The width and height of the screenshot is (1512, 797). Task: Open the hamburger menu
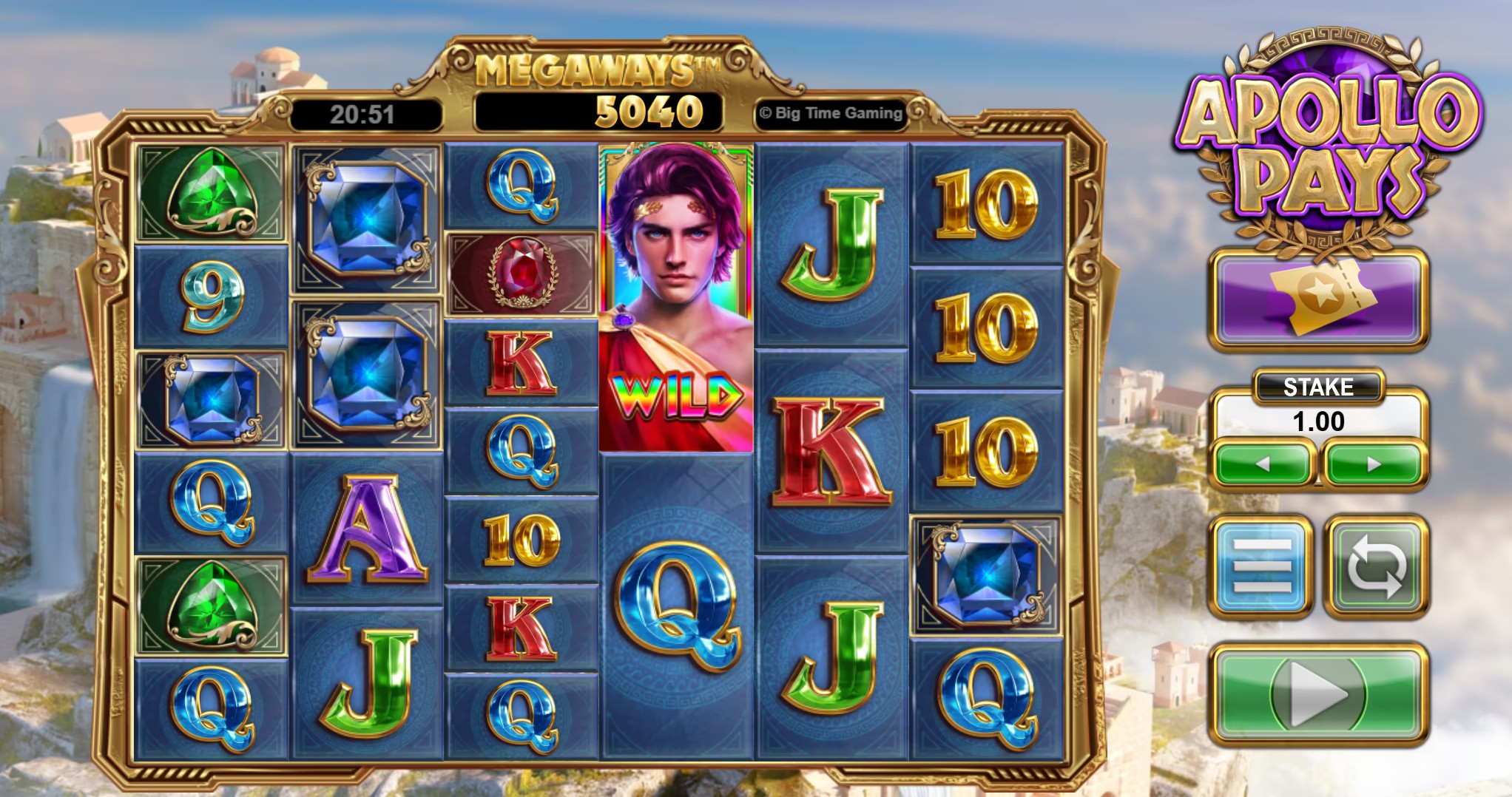1262,566
